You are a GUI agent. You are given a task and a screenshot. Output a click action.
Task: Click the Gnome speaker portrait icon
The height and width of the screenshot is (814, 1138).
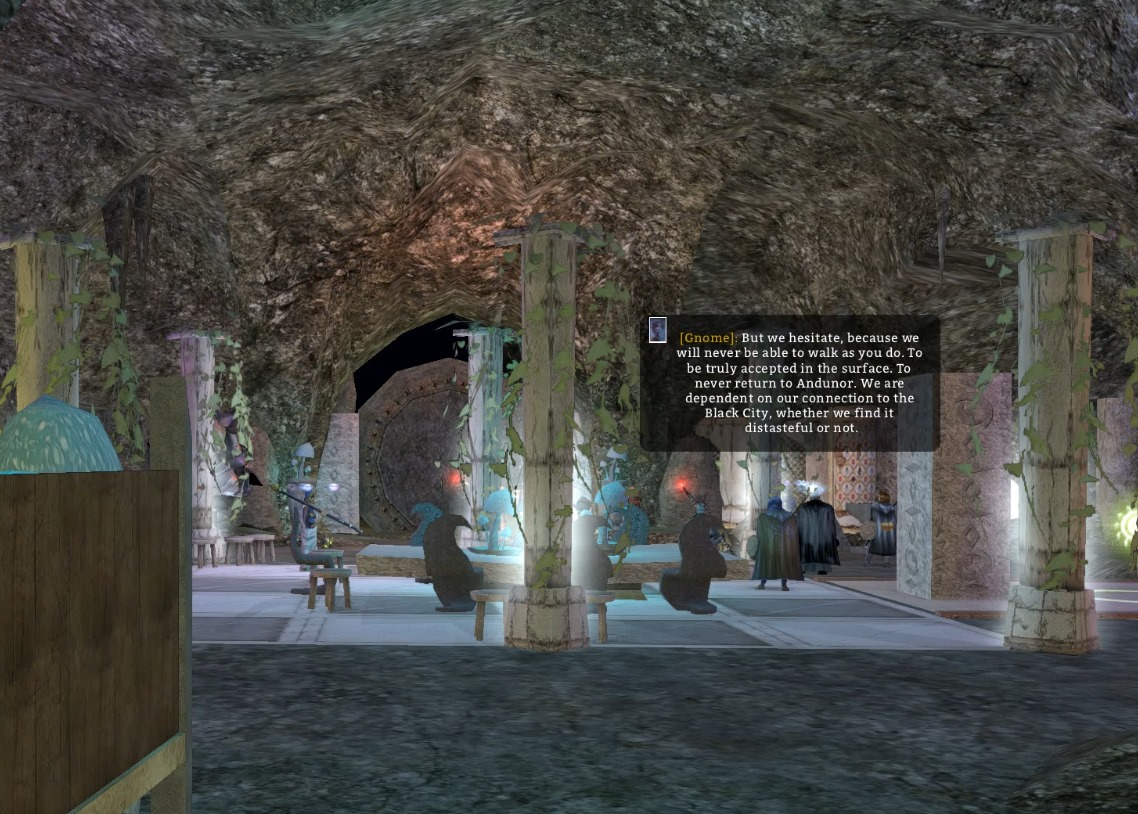pyautogui.click(x=657, y=331)
